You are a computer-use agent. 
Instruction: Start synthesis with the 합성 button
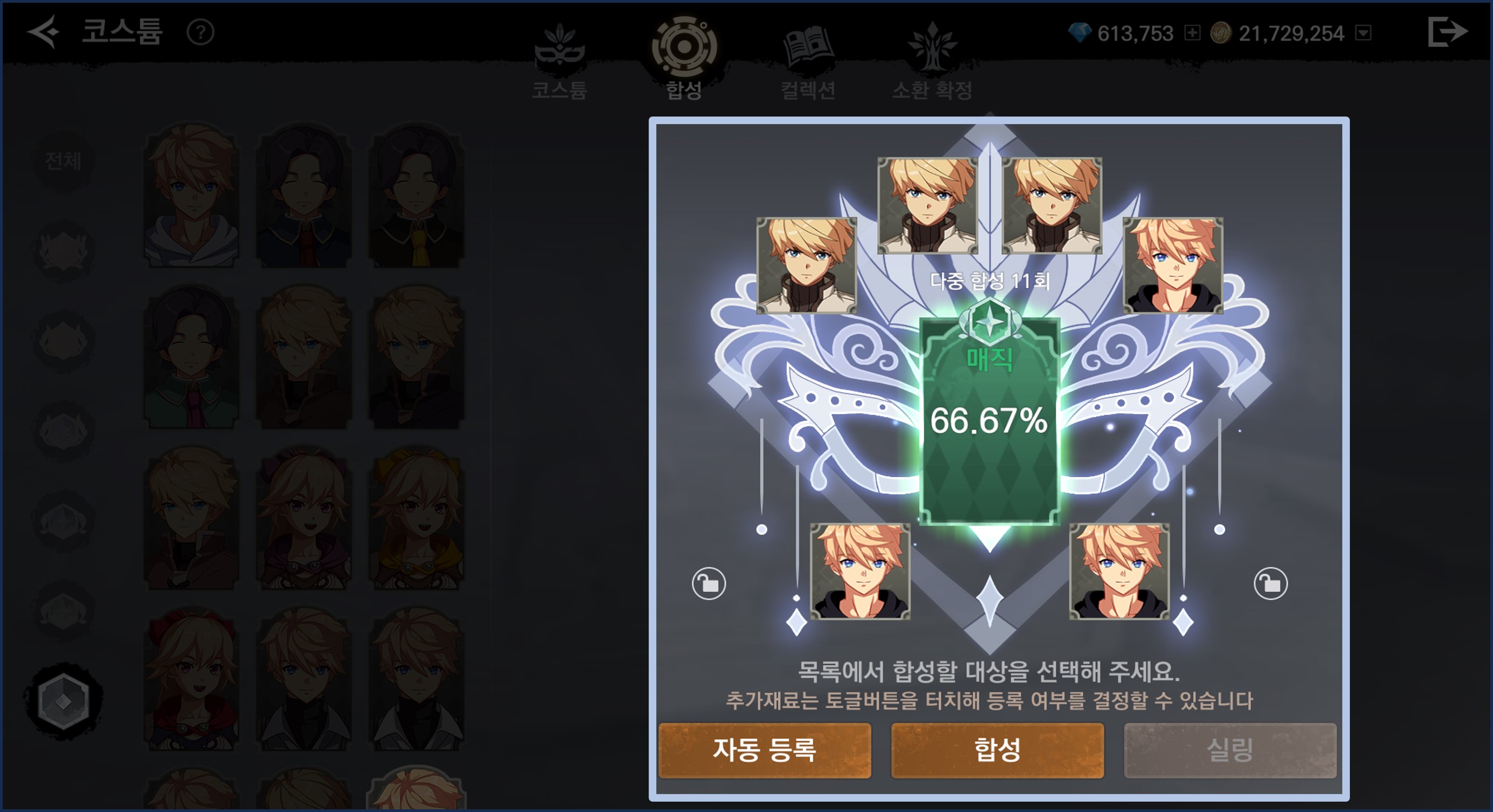click(x=997, y=750)
